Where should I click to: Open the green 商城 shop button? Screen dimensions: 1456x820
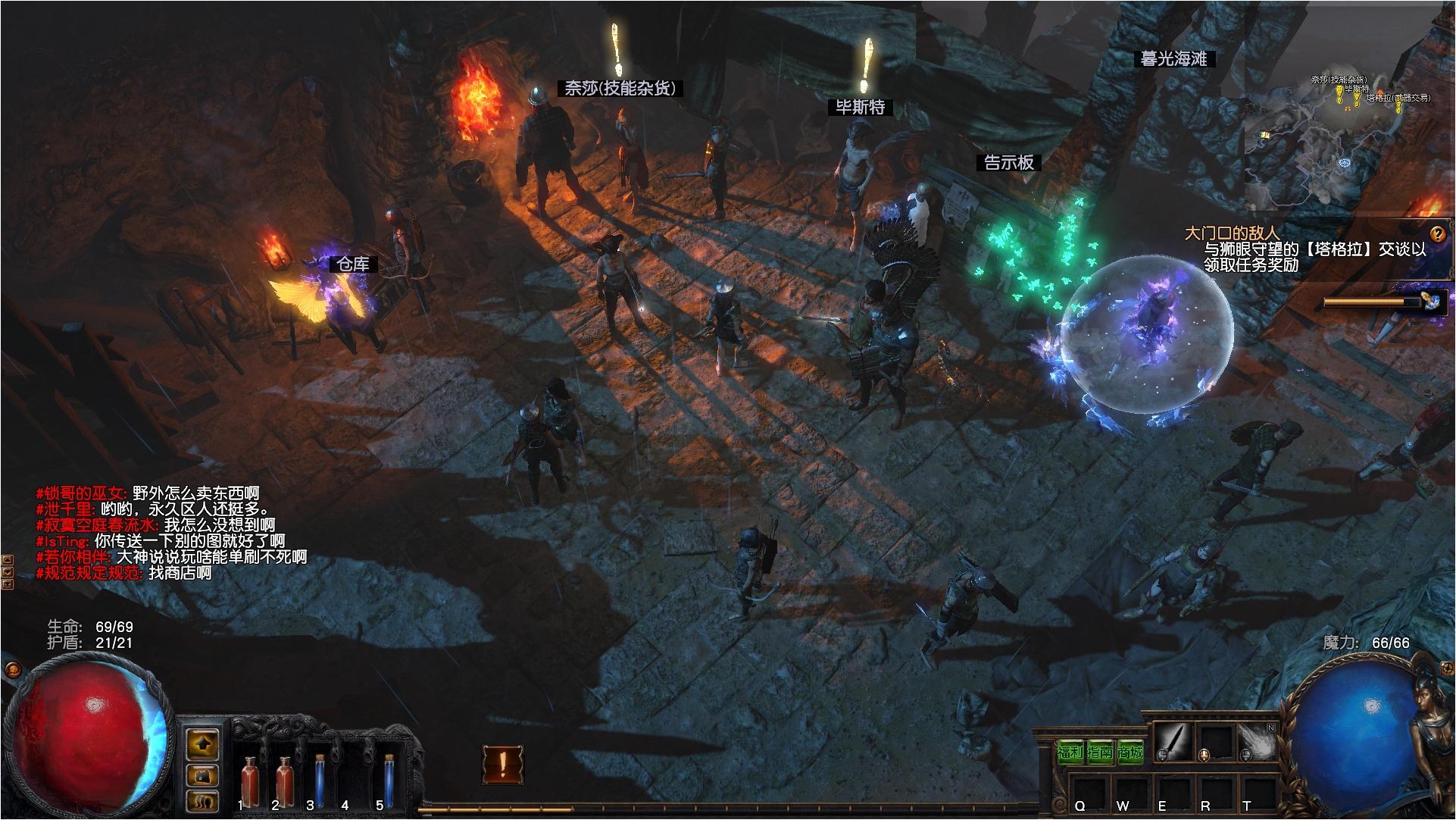(x=1129, y=753)
